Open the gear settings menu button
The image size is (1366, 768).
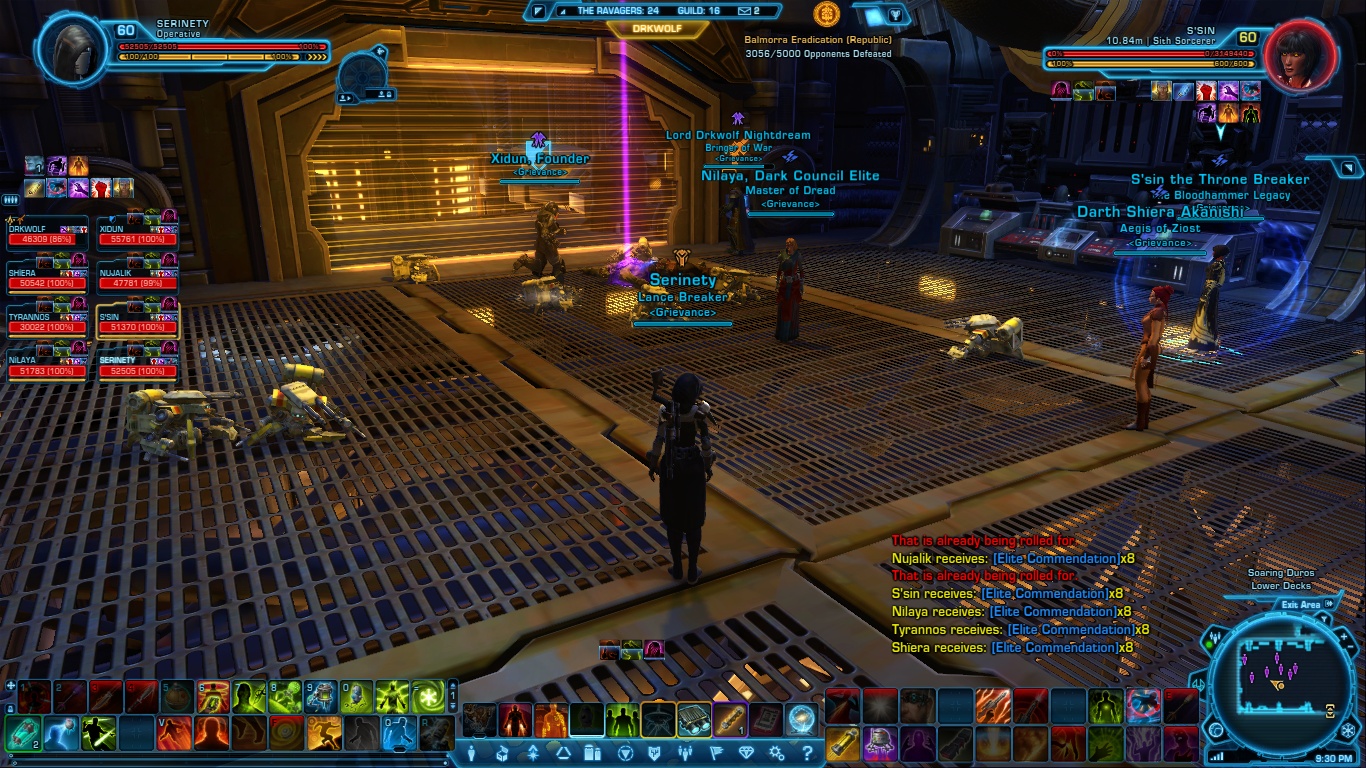point(774,753)
